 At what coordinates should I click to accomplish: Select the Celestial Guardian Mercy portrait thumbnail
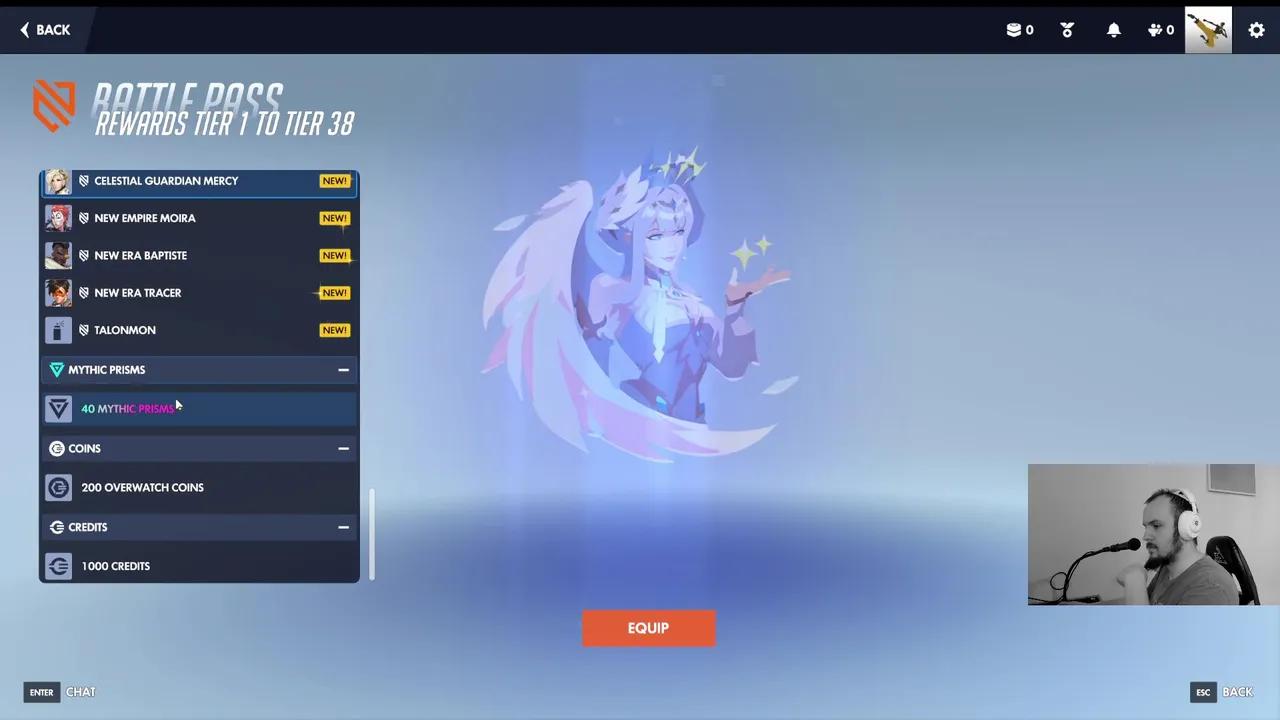57,180
